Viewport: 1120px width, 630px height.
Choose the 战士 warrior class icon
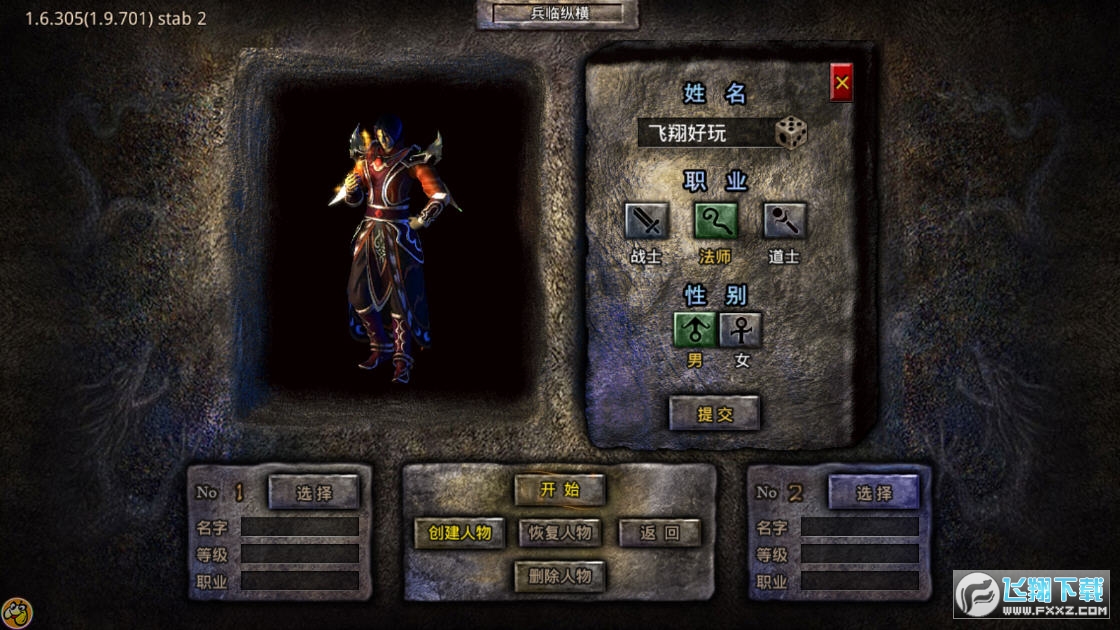pyautogui.click(x=646, y=221)
